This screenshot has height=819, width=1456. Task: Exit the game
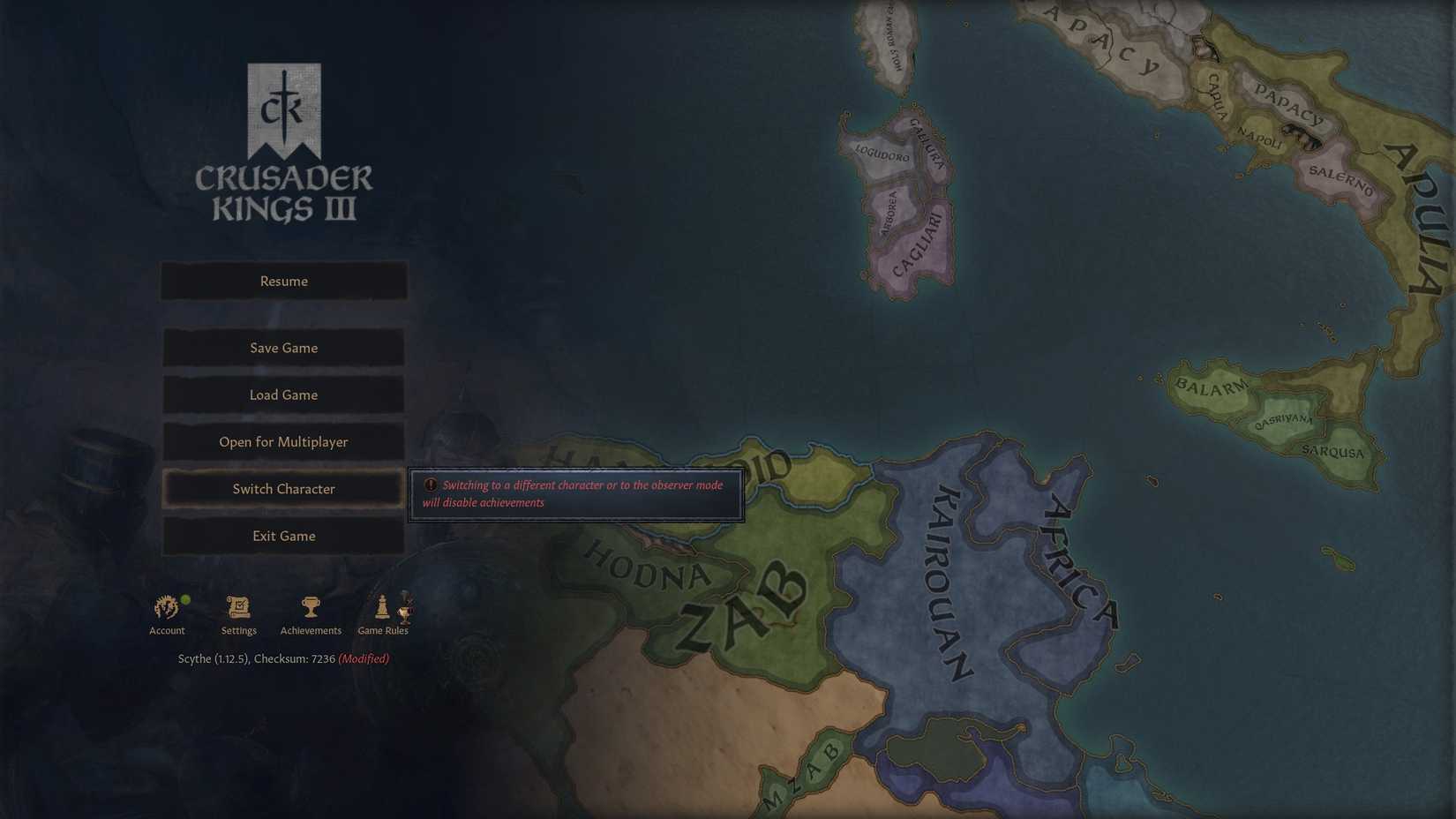coord(282,536)
